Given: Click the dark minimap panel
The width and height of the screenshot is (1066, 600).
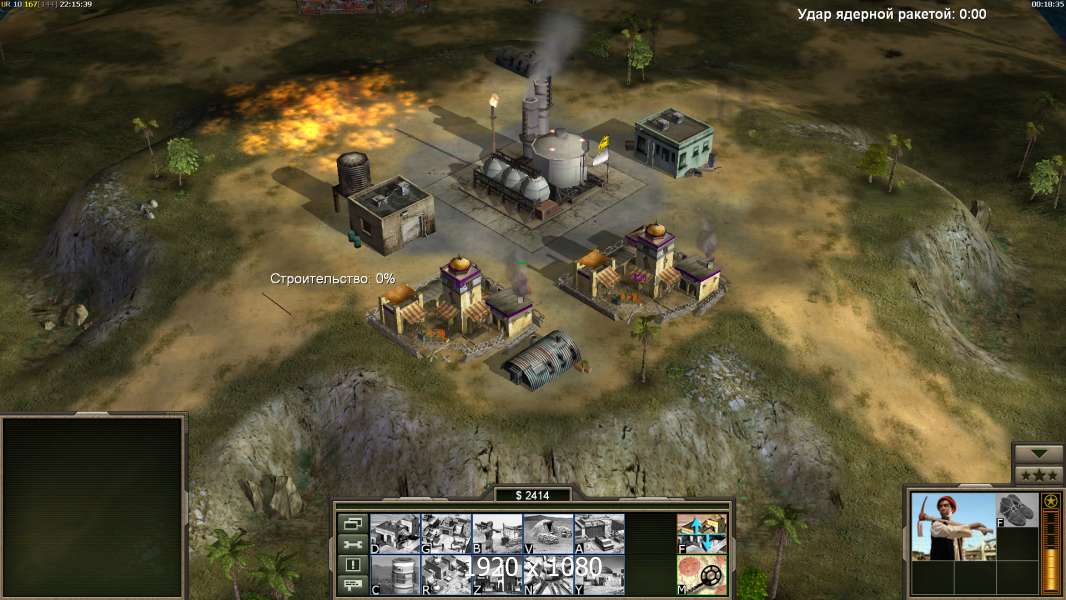Looking at the screenshot, I should 93,507.
